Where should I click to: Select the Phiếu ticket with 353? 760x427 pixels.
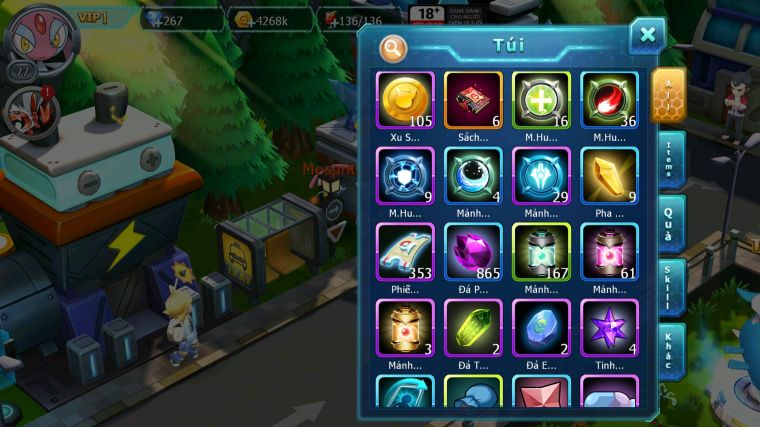point(405,251)
